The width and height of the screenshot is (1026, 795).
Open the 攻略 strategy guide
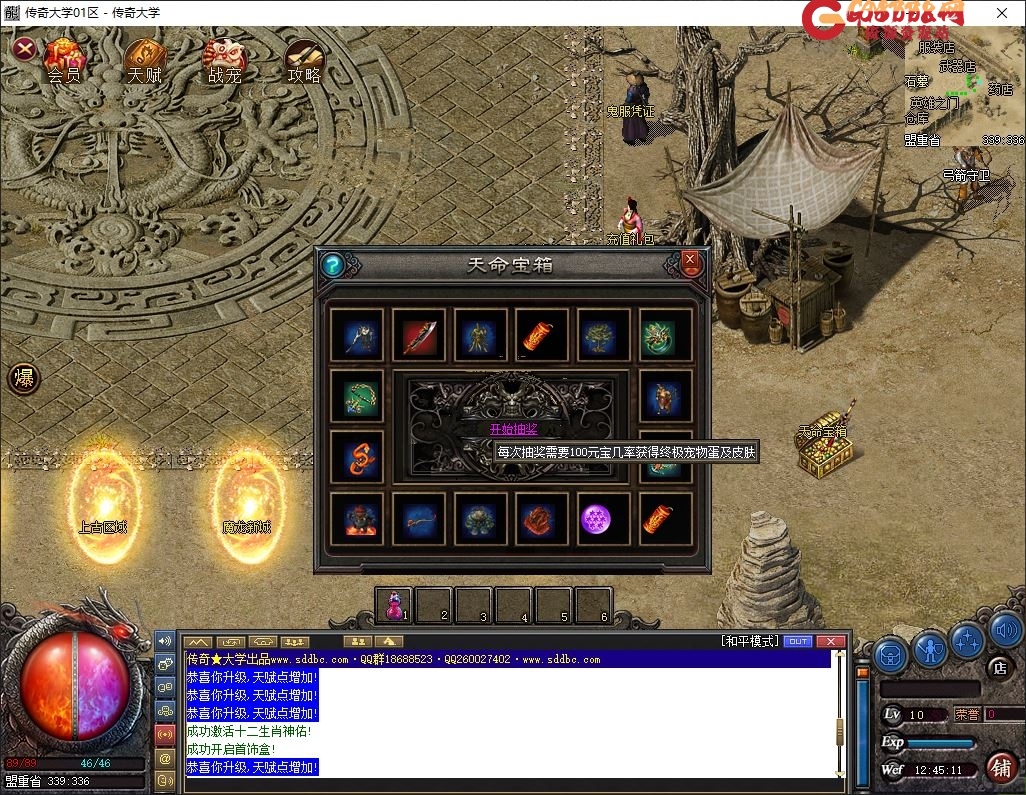coord(304,59)
